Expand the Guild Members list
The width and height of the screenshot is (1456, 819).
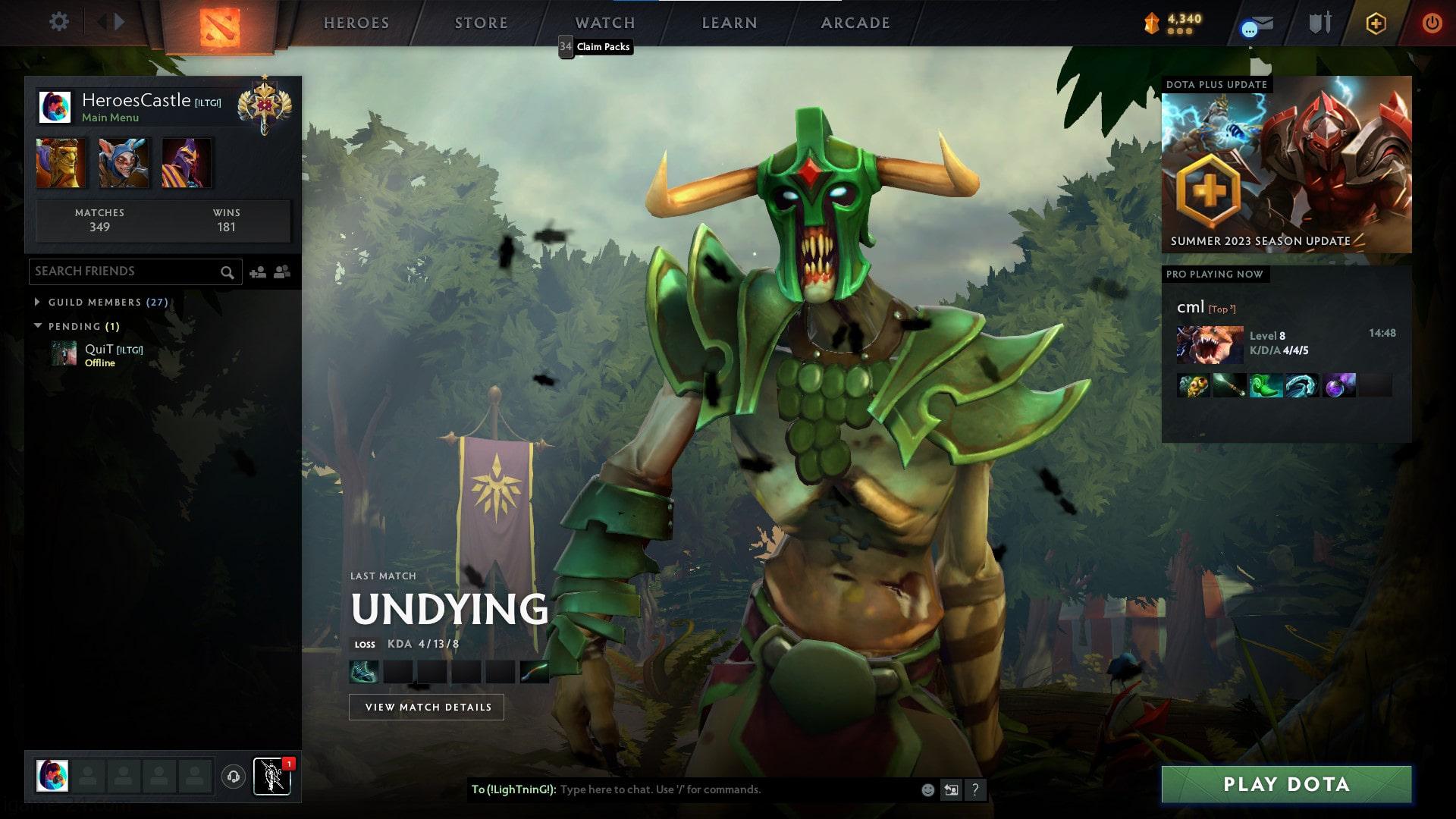pyautogui.click(x=38, y=302)
